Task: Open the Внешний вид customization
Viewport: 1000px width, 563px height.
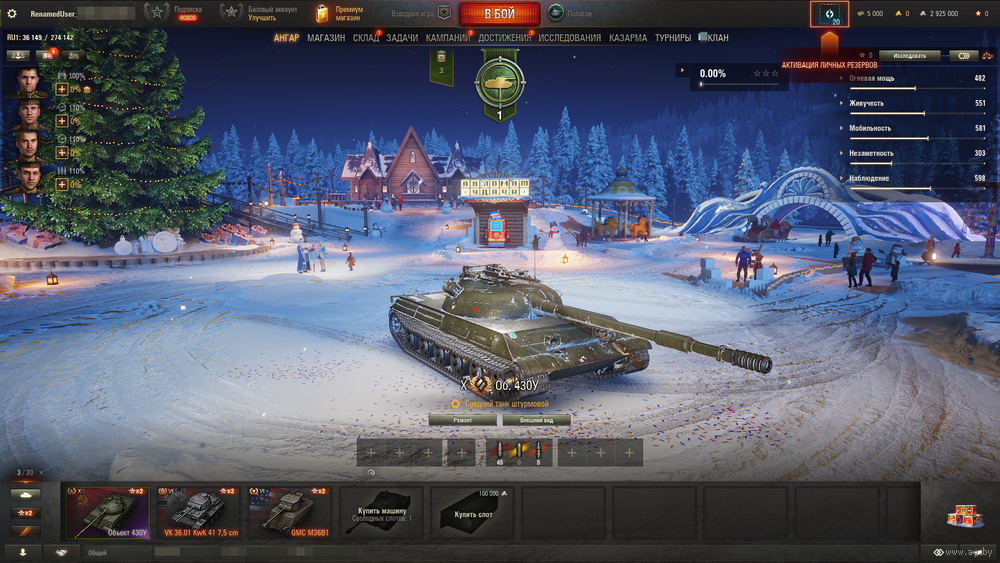Action: (536, 420)
